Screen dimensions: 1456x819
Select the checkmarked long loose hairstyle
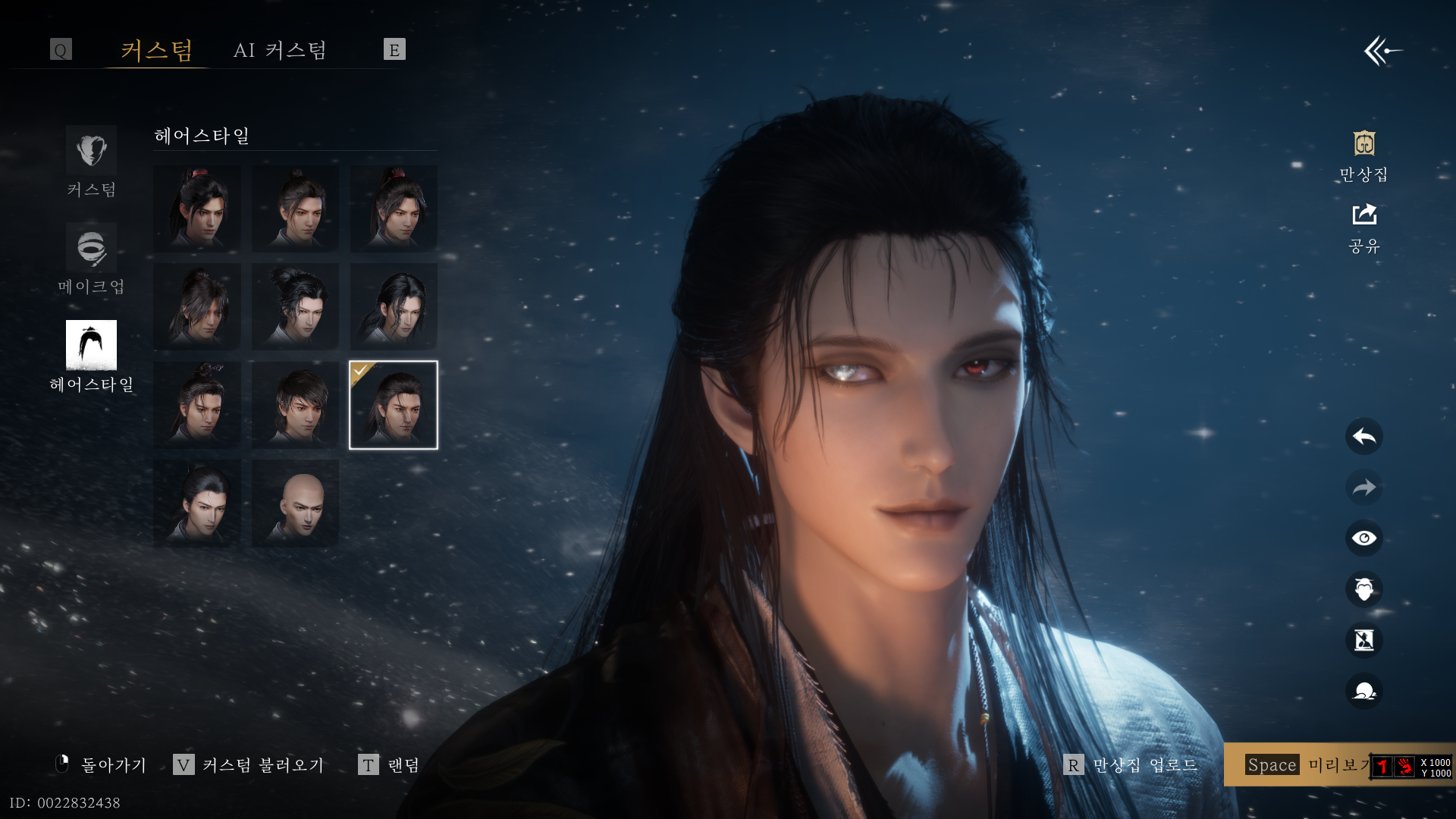click(394, 405)
